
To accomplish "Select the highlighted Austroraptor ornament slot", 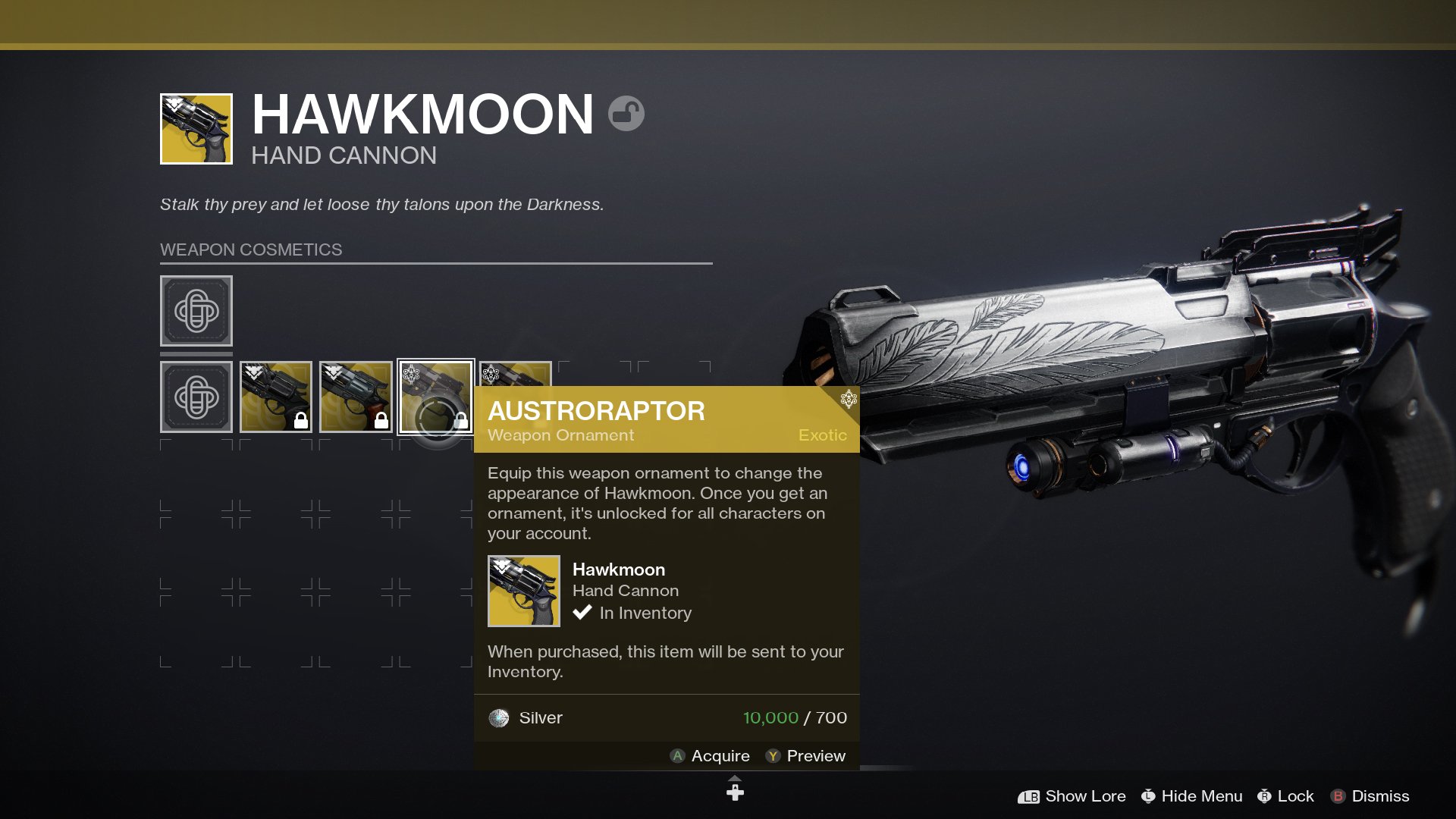I will tap(436, 397).
